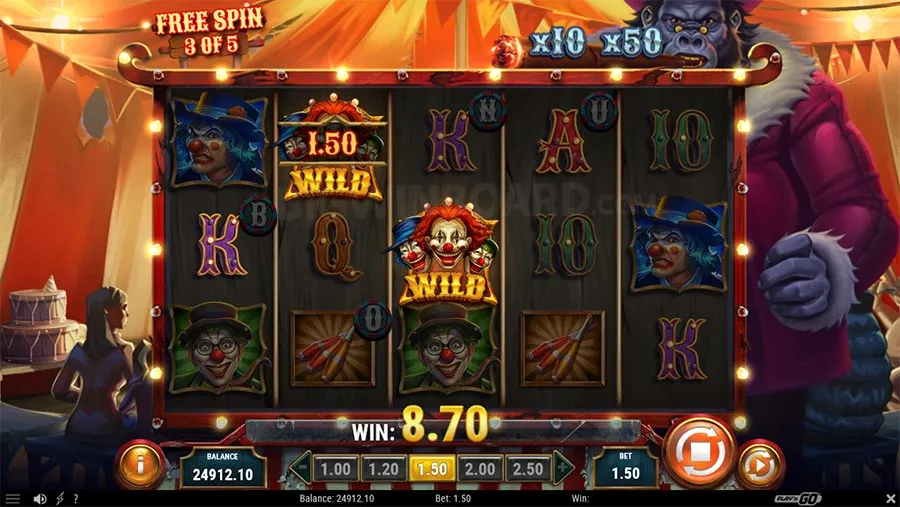Image resolution: width=900 pixels, height=507 pixels.
Task: Toggle the lightning bolt fast play
Action: 59,498
